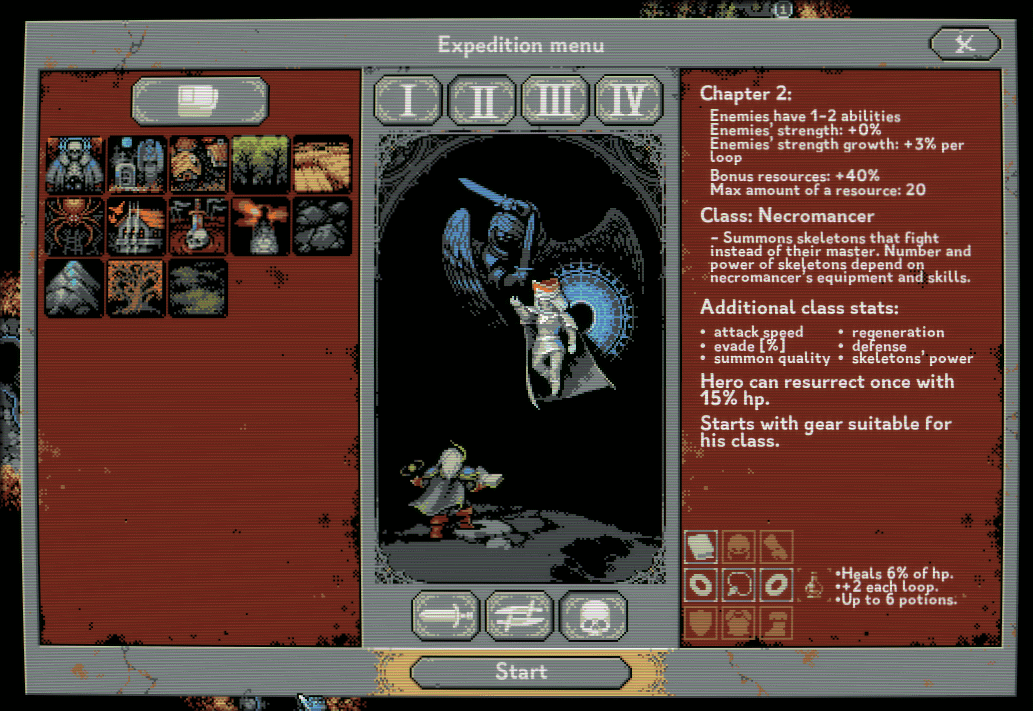Pick chapter IV

click(x=630, y=100)
